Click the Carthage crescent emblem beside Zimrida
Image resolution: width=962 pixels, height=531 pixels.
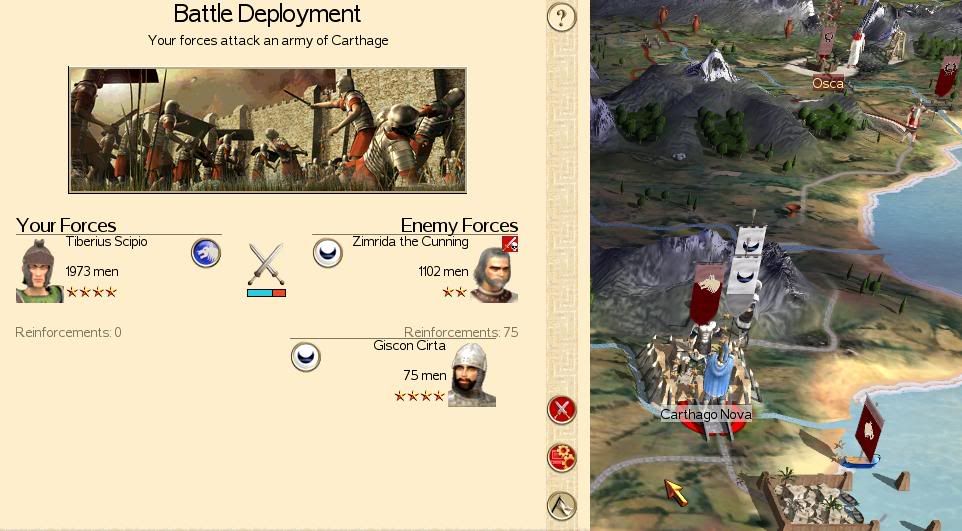[328, 253]
